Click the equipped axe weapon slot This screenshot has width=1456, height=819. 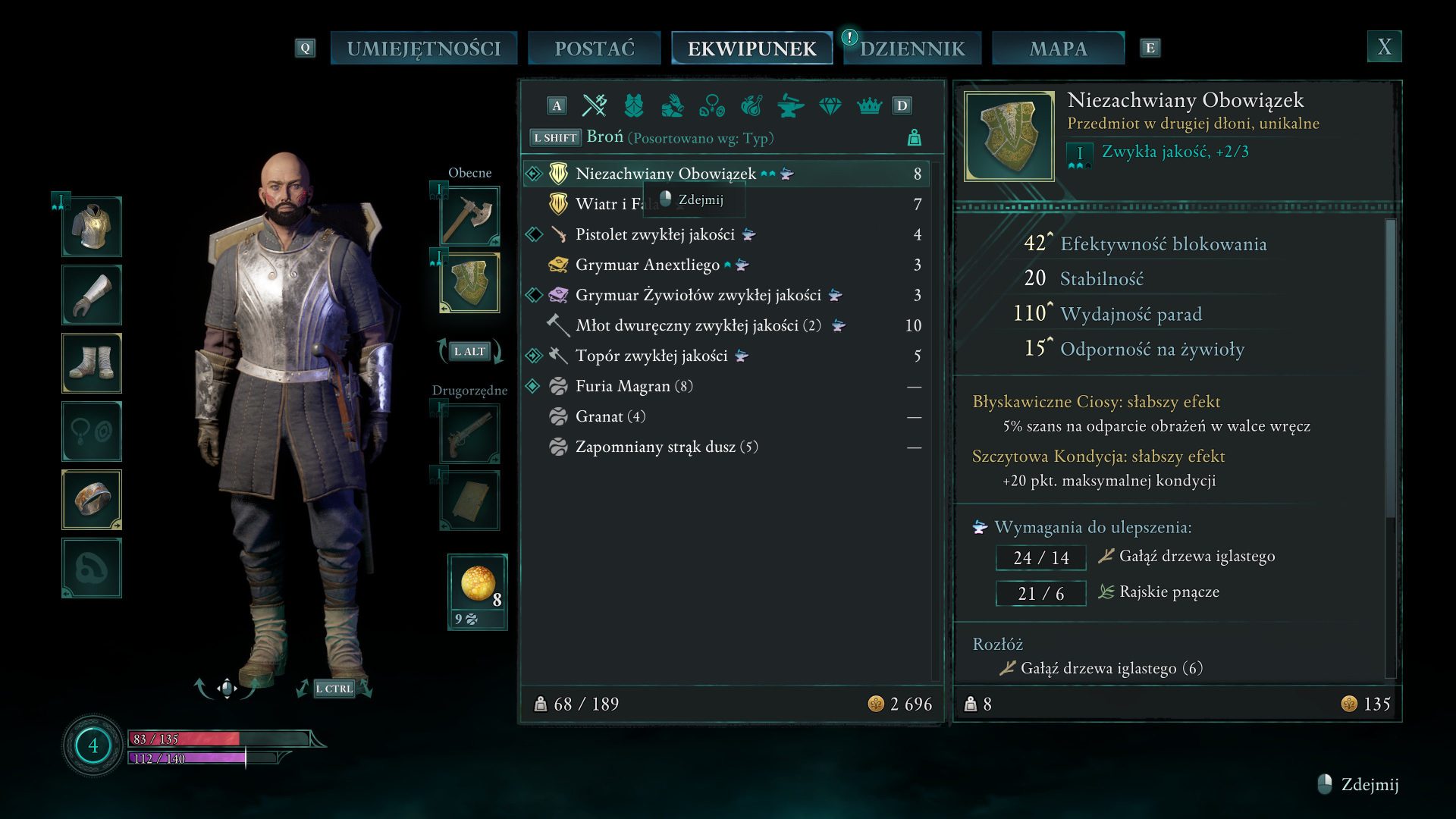(x=470, y=216)
